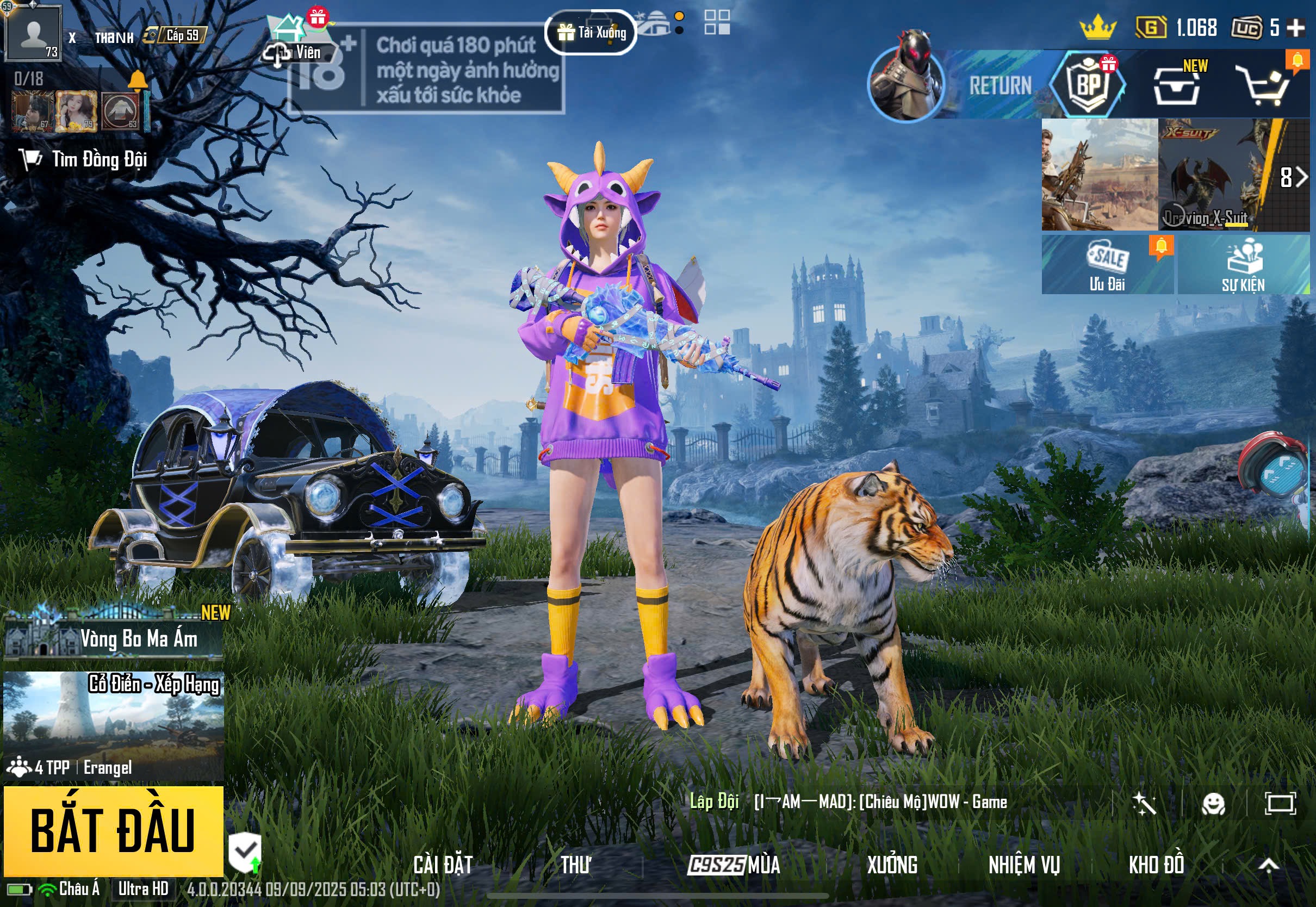Open the Ưu Đãi sale offers
1316x907 pixels.
(x=1107, y=265)
